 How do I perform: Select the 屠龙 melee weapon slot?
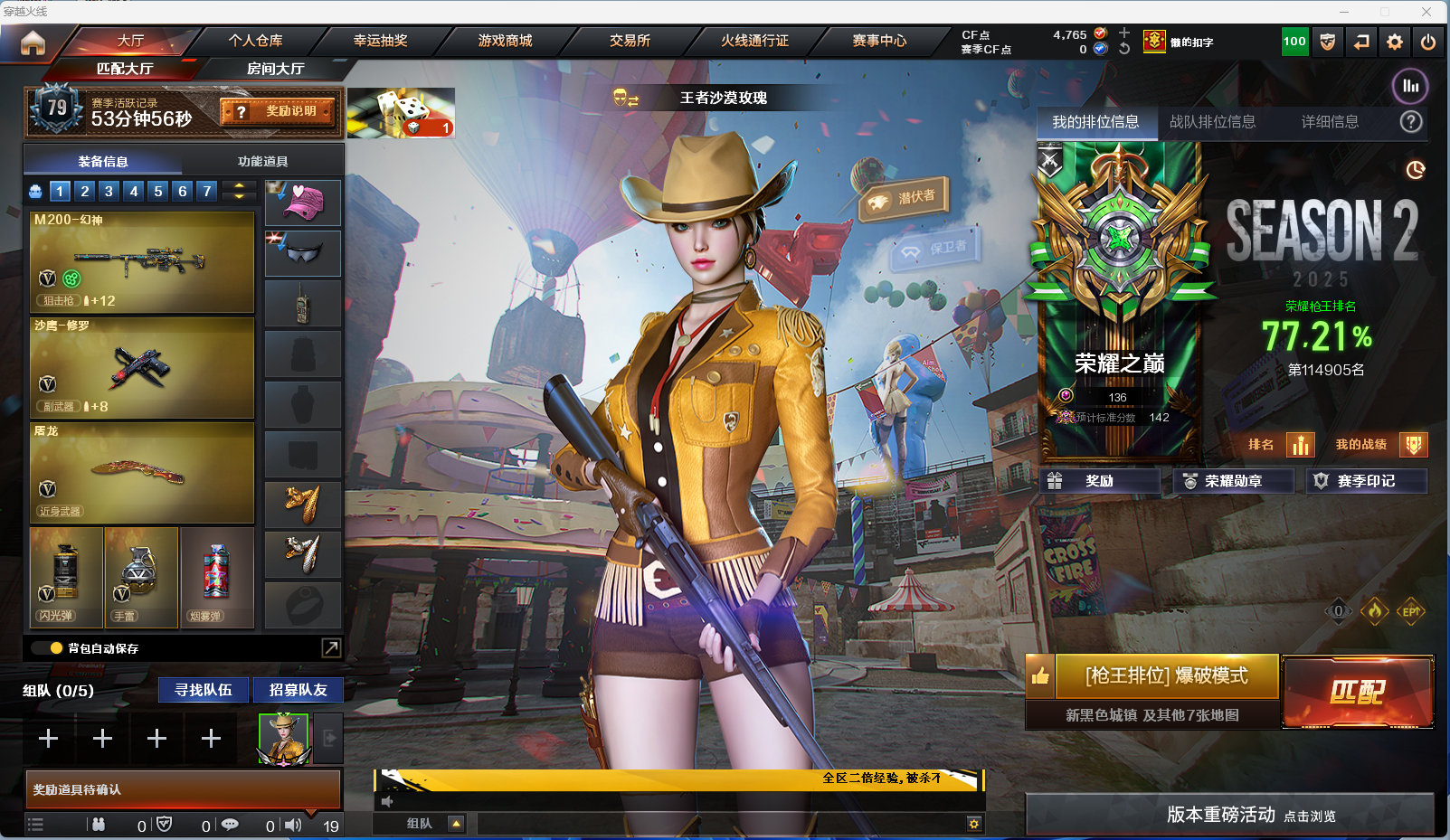142,473
